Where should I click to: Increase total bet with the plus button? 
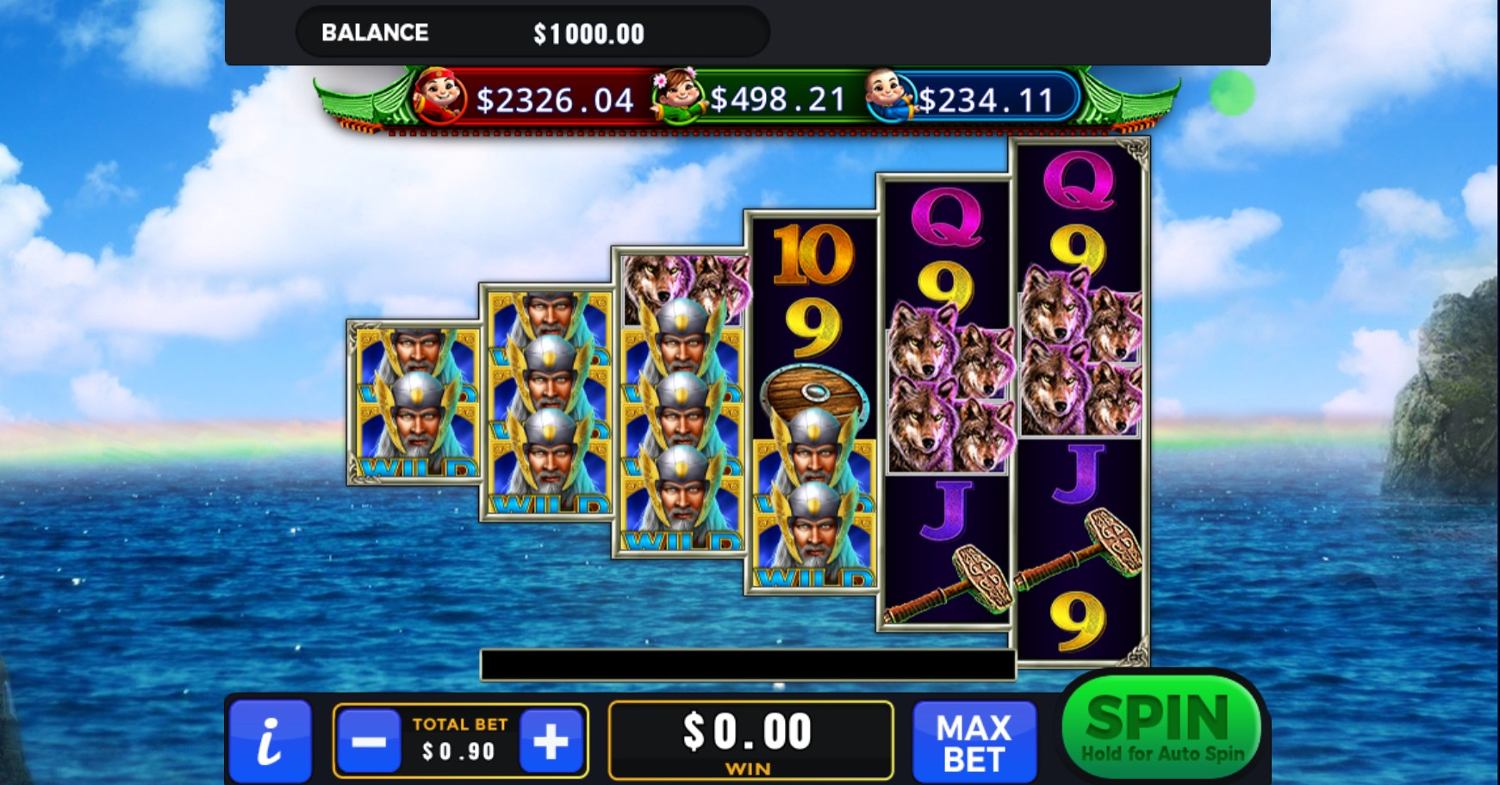coord(551,741)
